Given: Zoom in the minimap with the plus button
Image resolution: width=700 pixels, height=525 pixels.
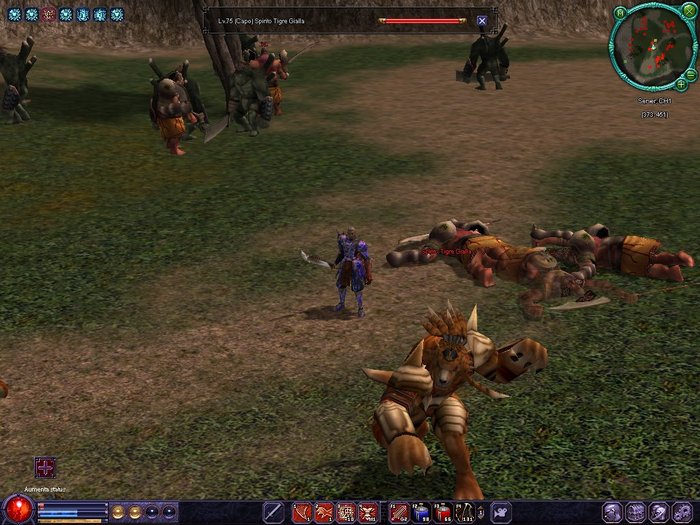Looking at the screenshot, I should pos(681,84).
